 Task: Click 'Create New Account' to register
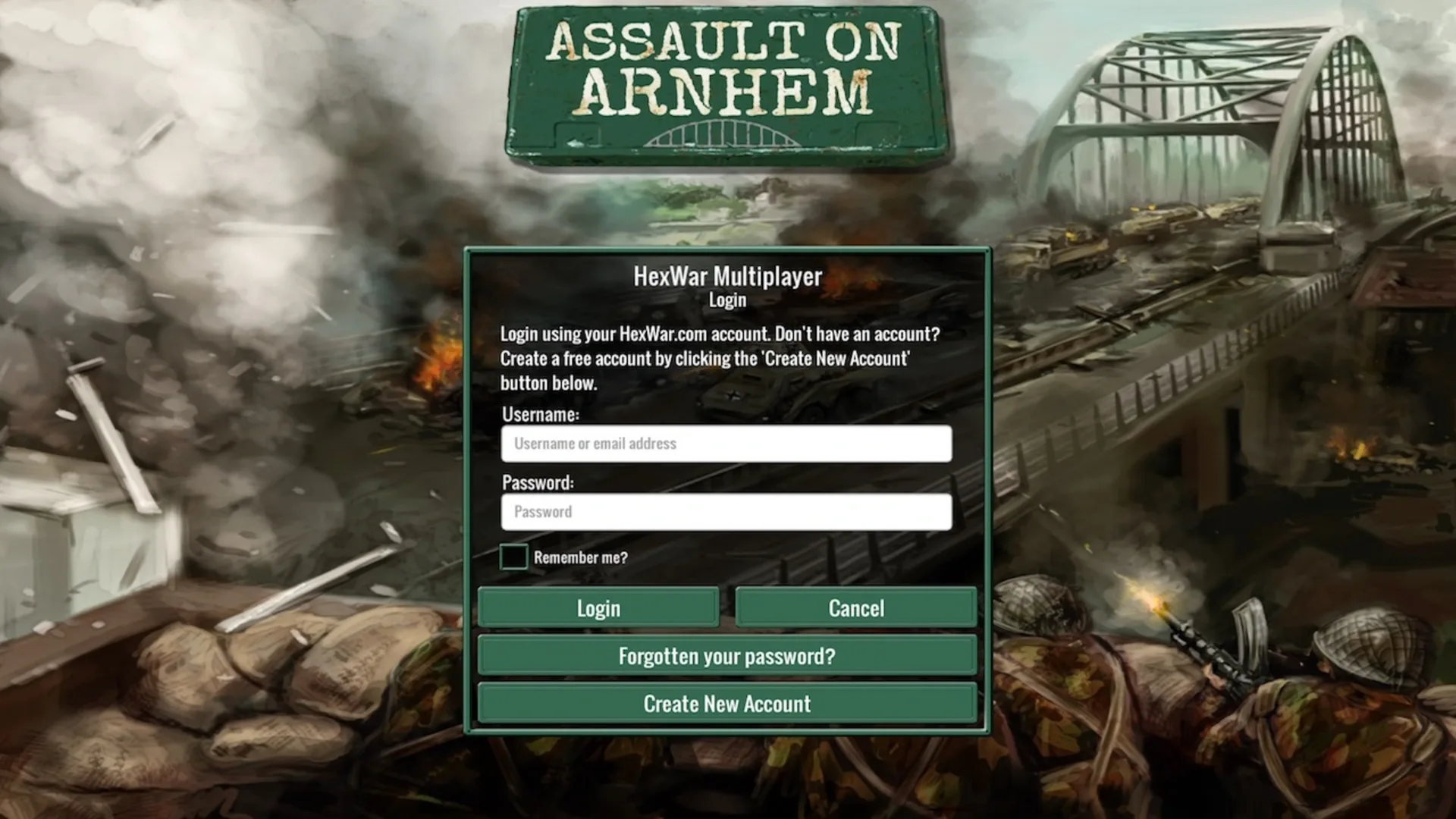[726, 703]
